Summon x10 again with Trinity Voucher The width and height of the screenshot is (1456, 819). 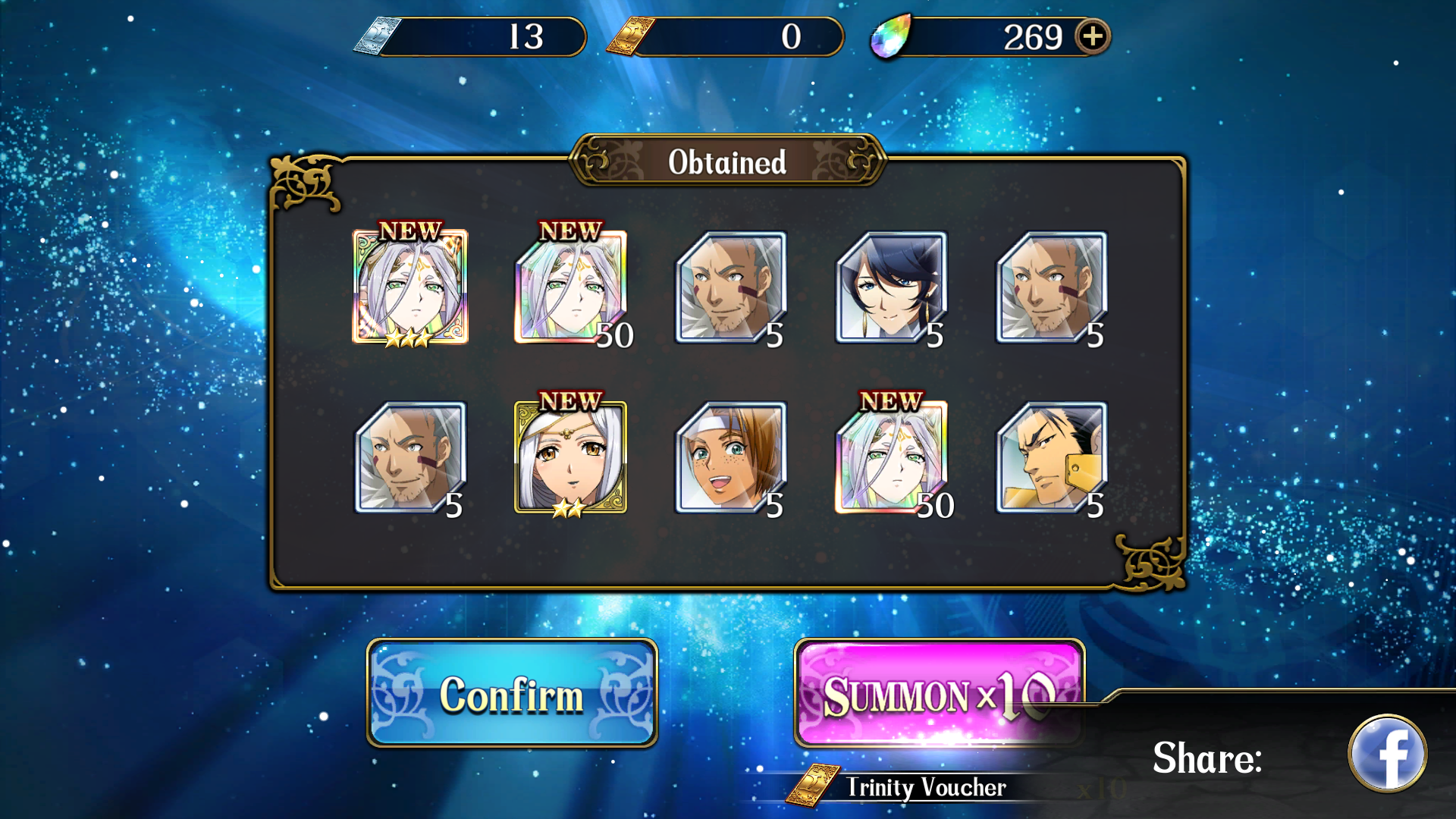coord(938,693)
